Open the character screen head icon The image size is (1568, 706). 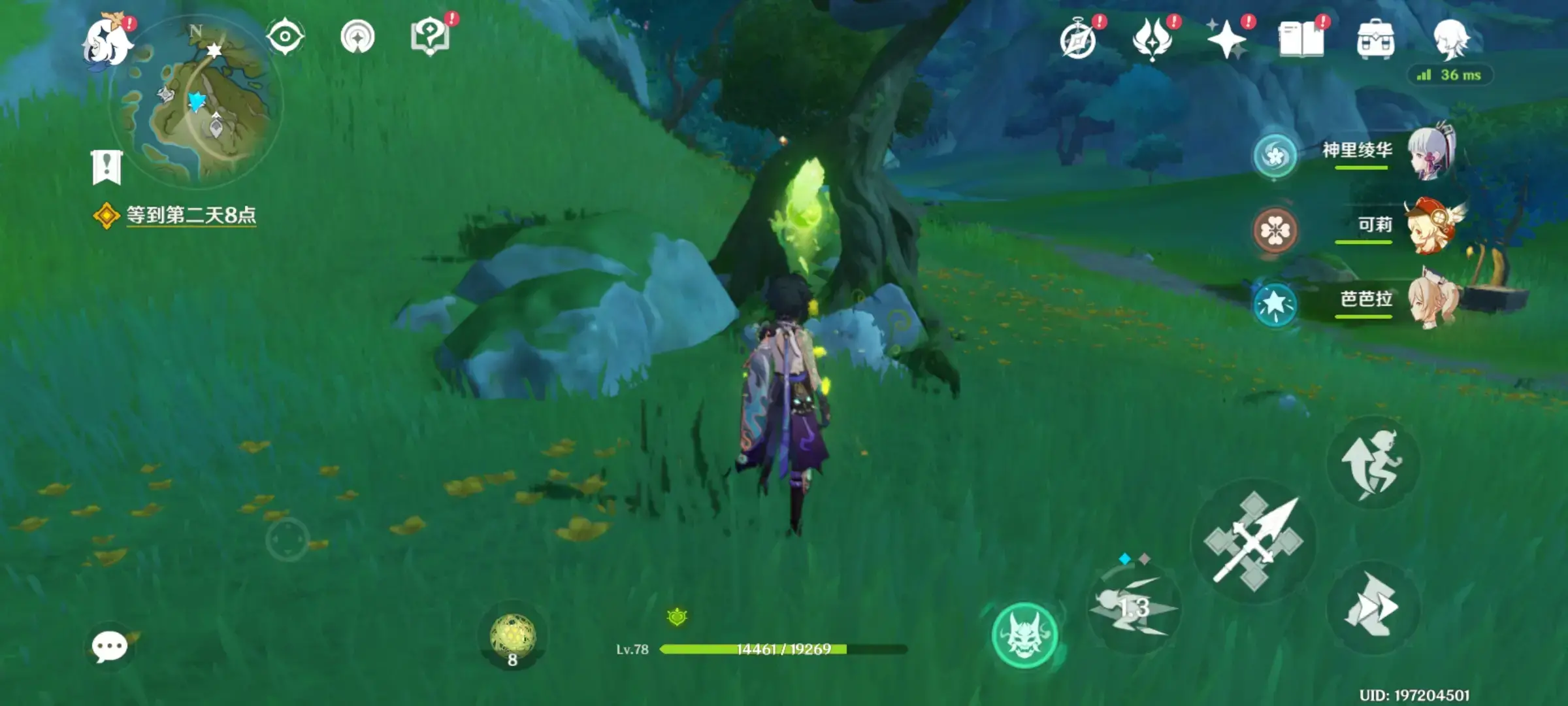point(1450,38)
